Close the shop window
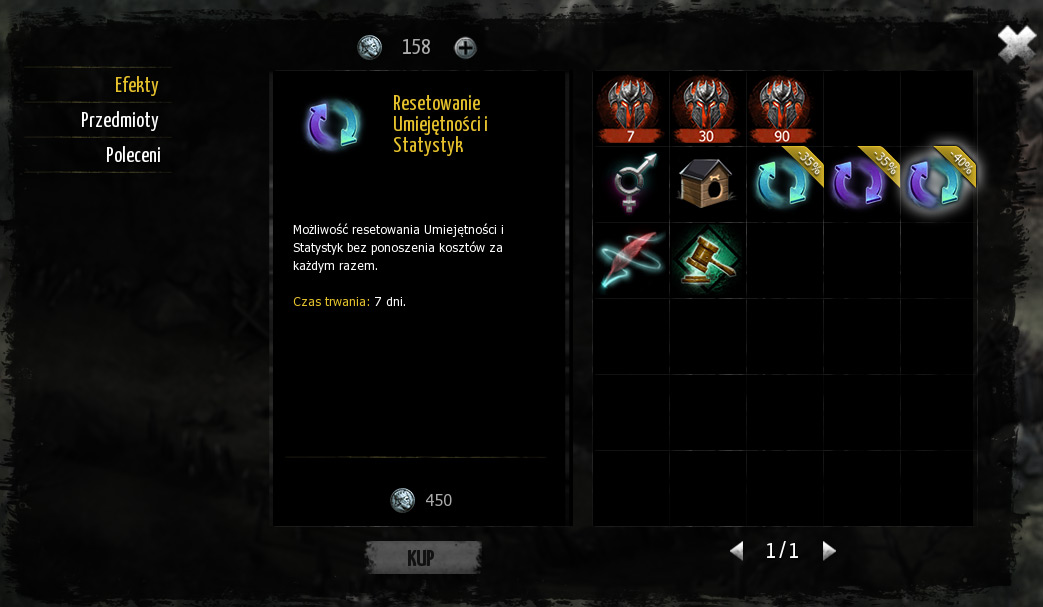This screenshot has height=607, width=1043. (1016, 44)
